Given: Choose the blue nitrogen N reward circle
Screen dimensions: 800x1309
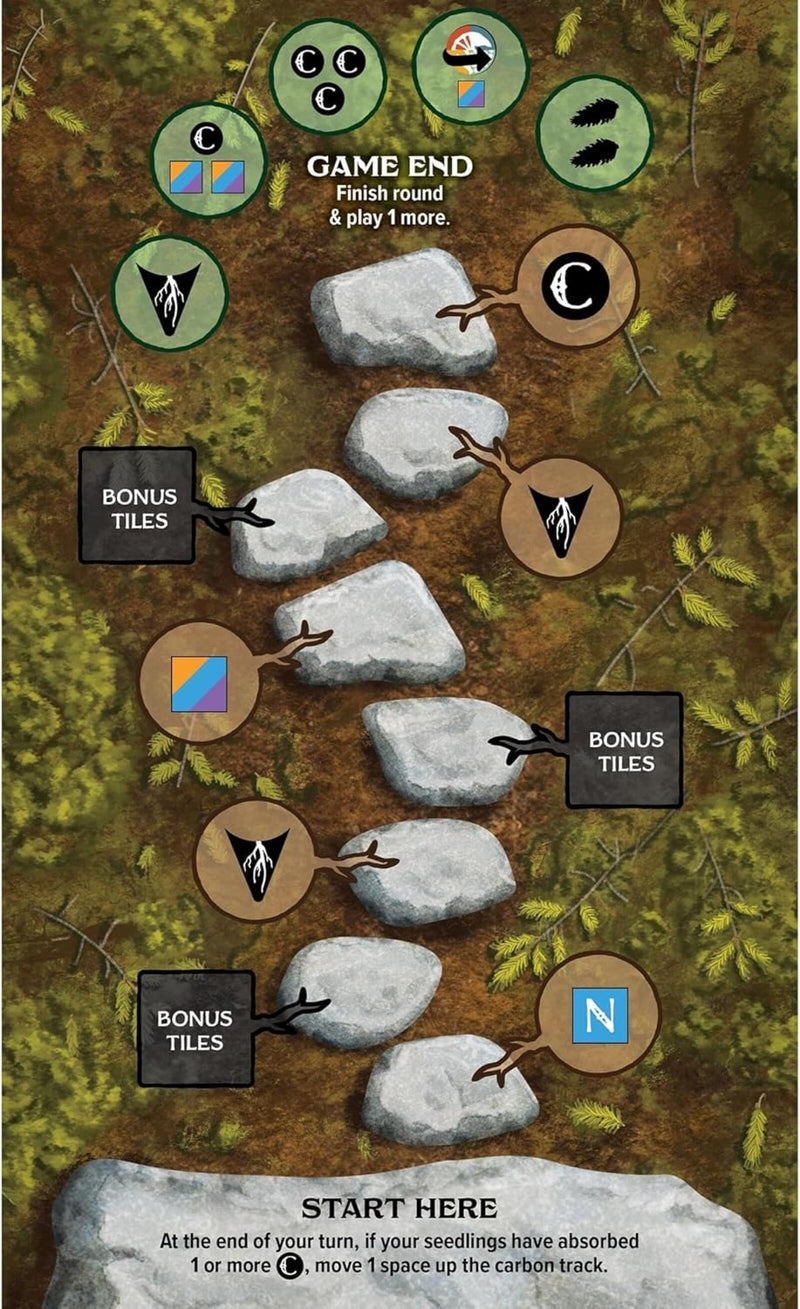Looking at the screenshot, I should click(599, 1012).
